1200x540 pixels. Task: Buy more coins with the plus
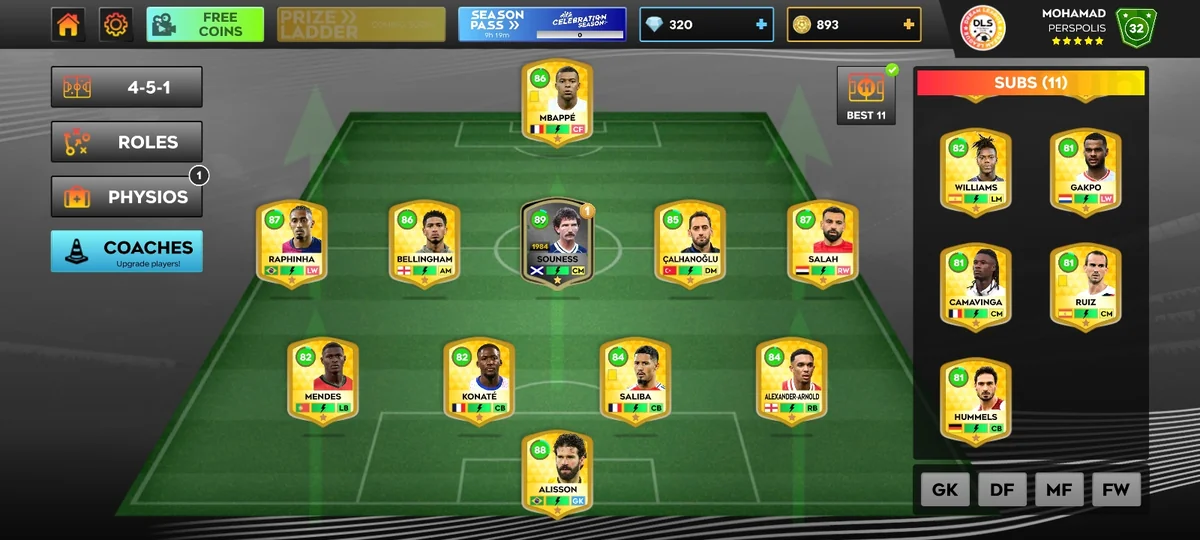click(908, 25)
